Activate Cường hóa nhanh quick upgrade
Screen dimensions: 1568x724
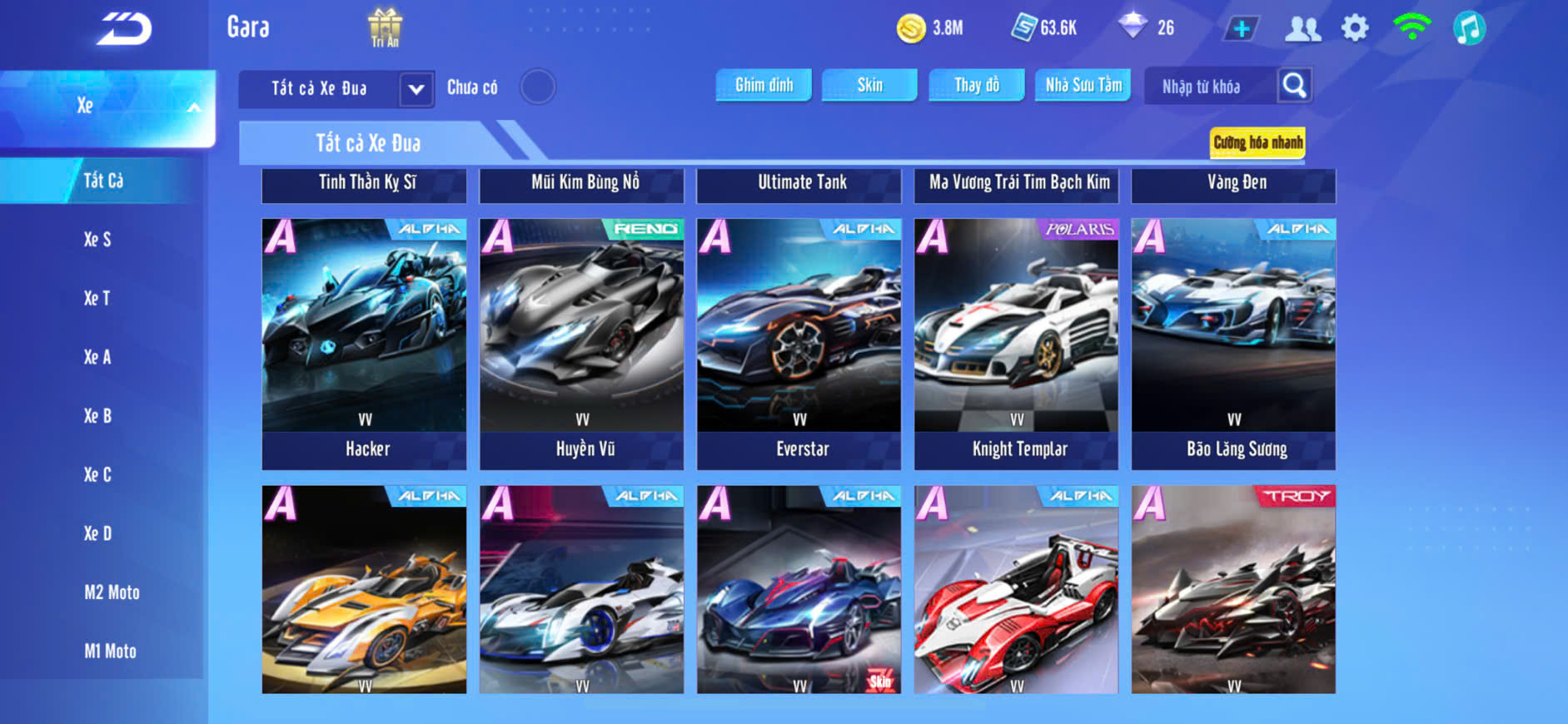(1257, 142)
